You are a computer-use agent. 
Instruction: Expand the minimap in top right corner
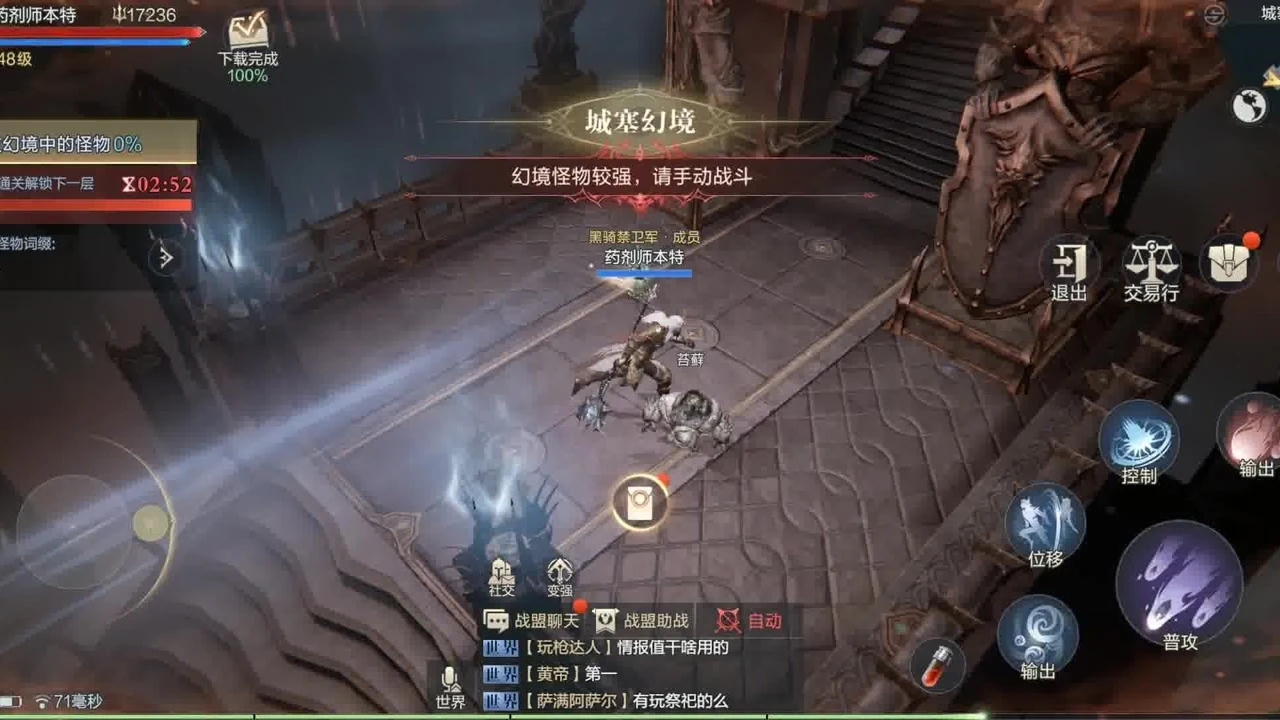1213,14
